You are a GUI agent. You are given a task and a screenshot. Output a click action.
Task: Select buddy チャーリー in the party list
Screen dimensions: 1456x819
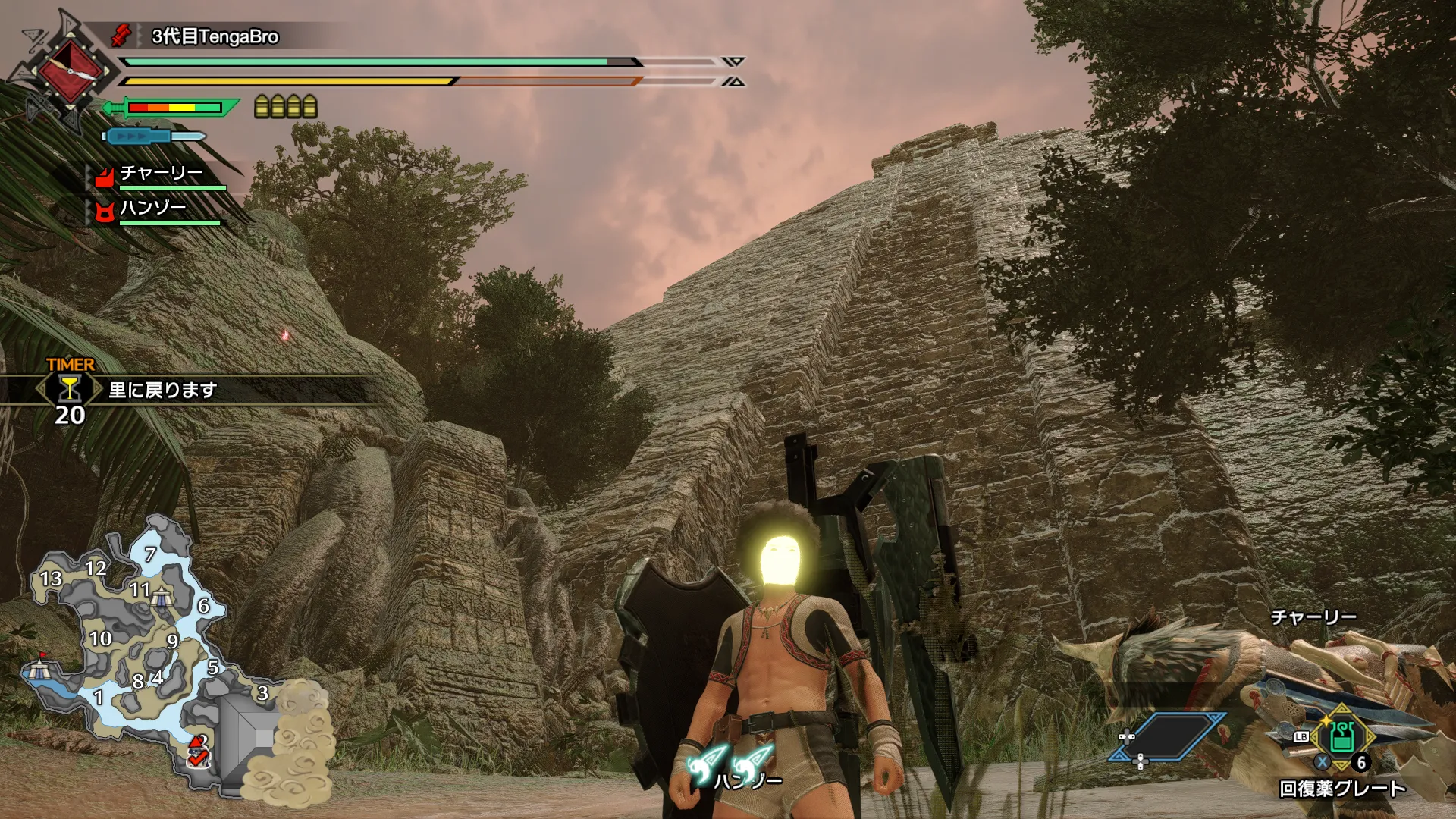161,174
